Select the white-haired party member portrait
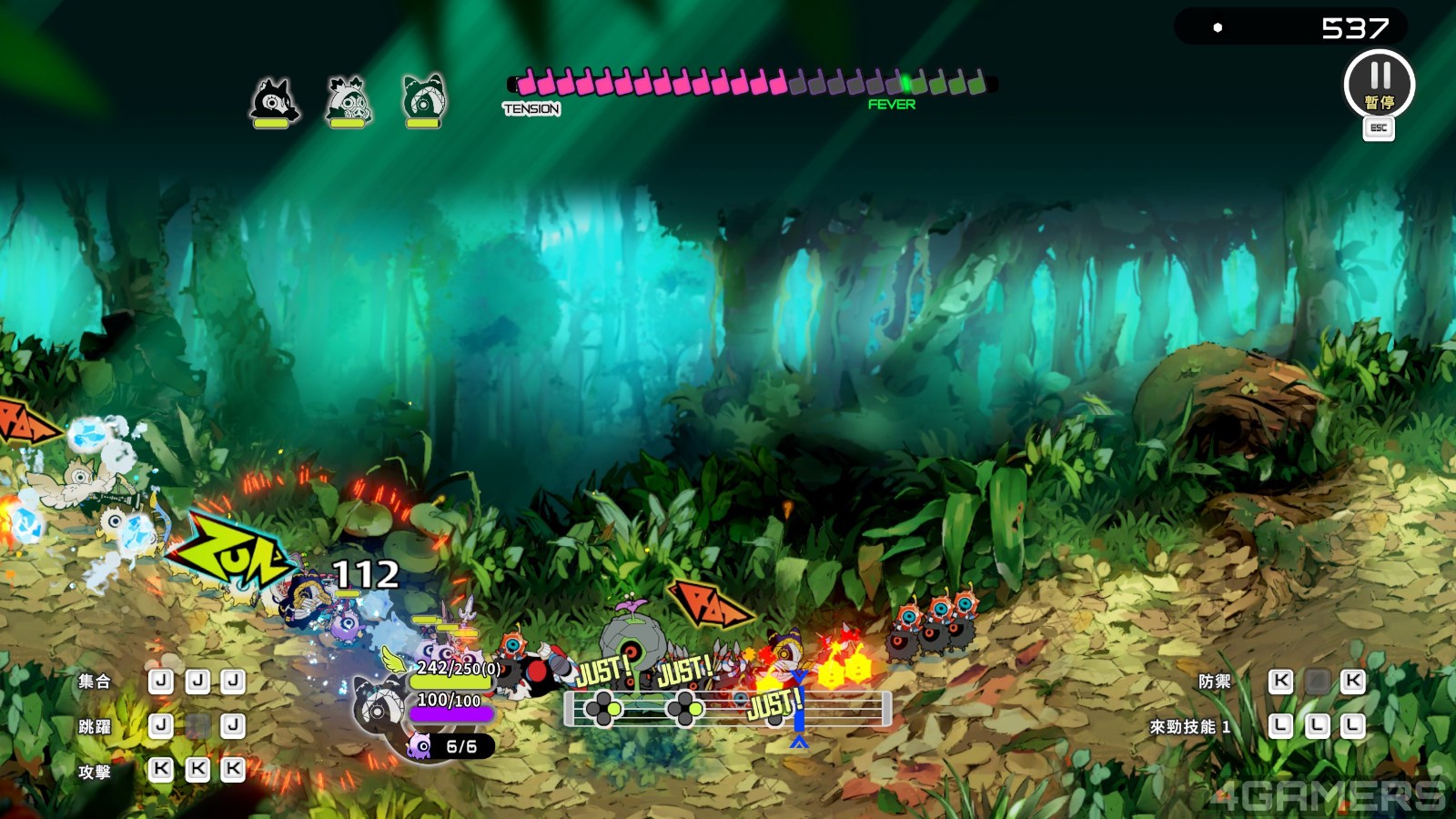 coord(348,100)
